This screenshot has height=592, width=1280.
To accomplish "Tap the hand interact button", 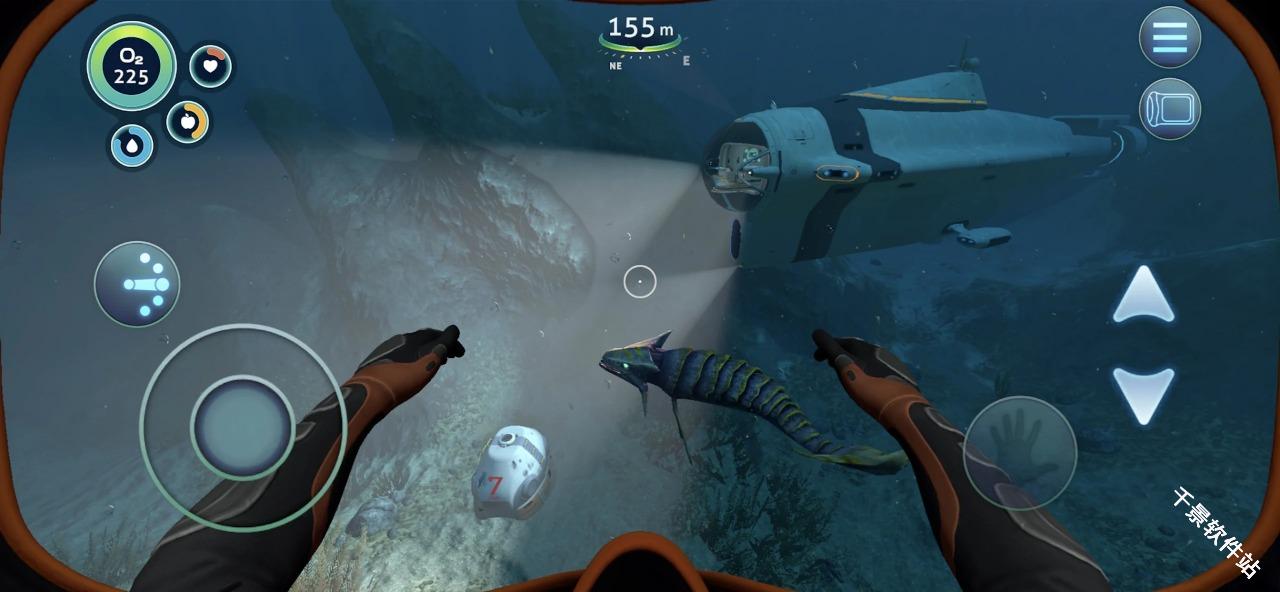I will 1019,453.
